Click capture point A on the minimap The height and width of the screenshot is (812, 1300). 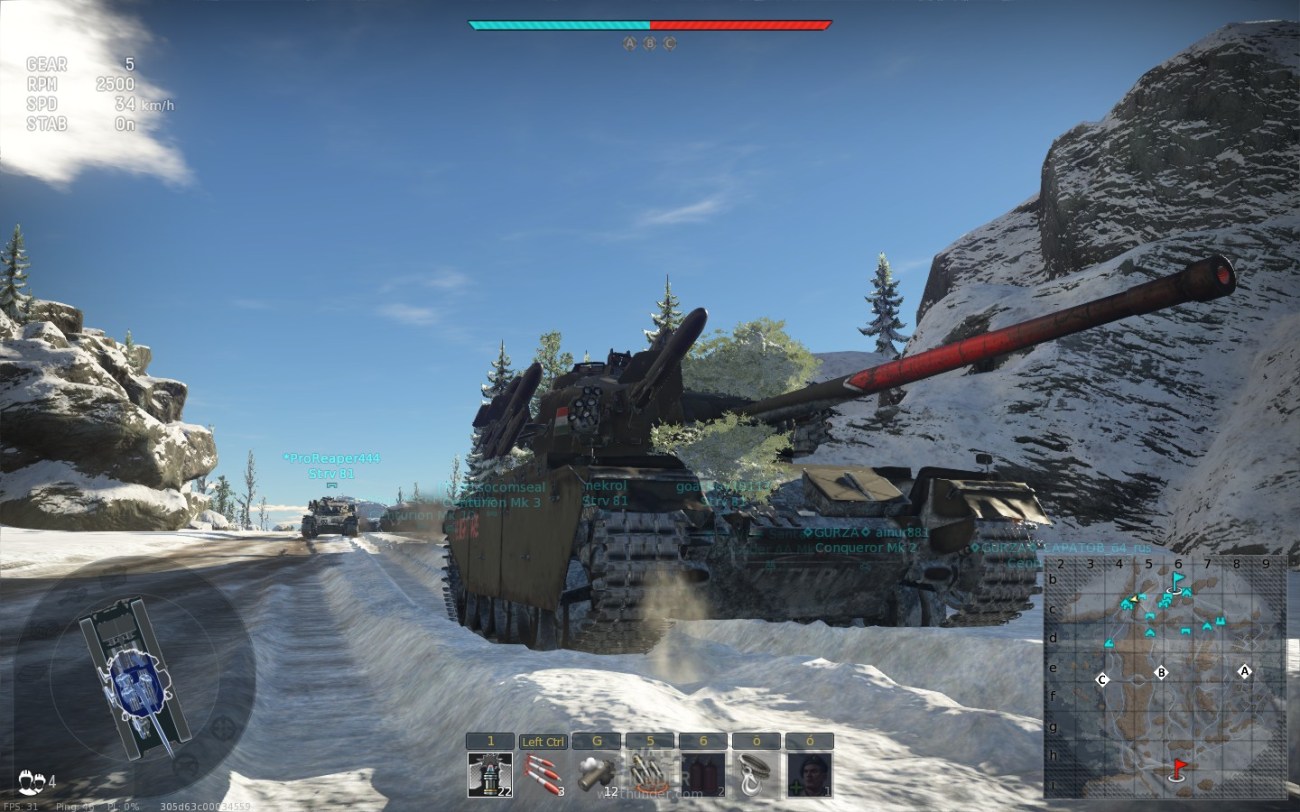click(x=1244, y=671)
